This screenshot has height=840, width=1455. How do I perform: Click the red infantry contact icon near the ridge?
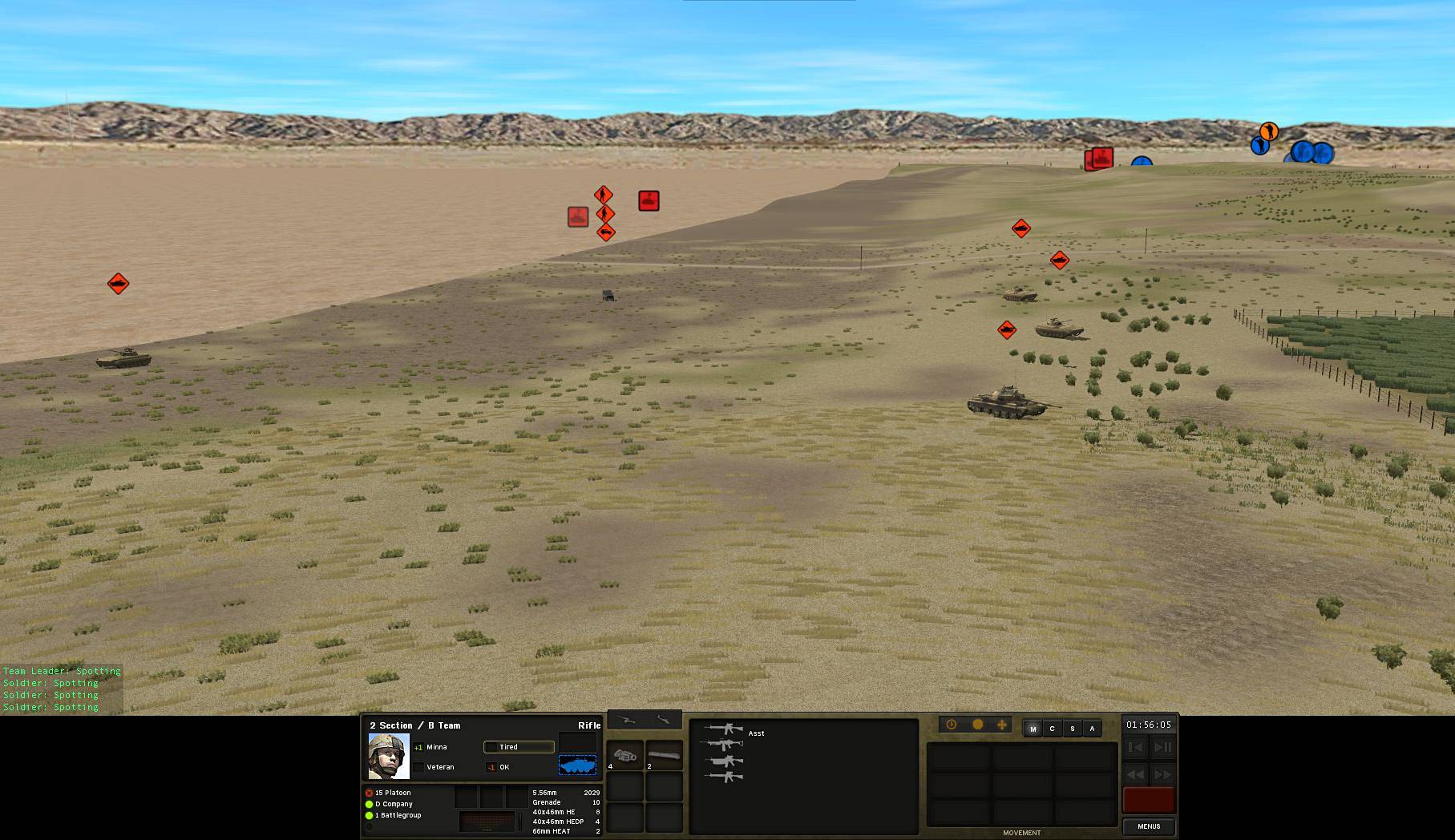604,193
